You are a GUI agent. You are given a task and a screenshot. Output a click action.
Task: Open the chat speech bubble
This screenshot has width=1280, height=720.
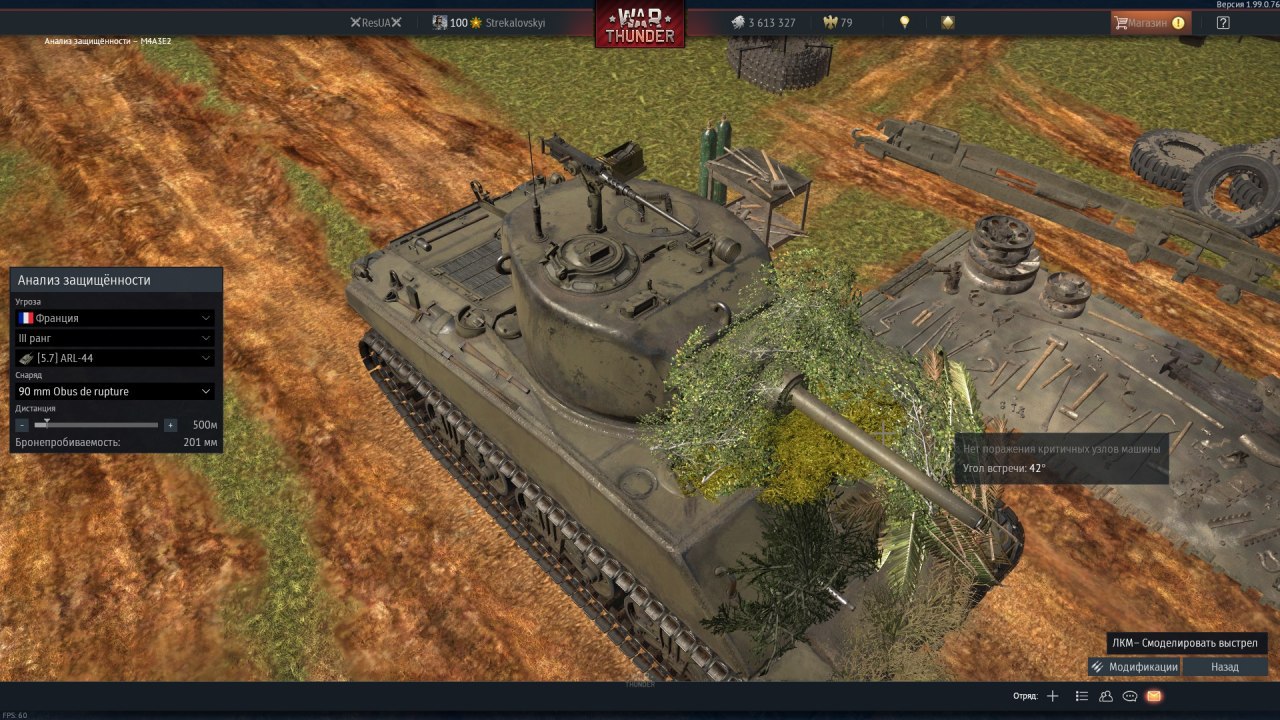click(x=1130, y=696)
